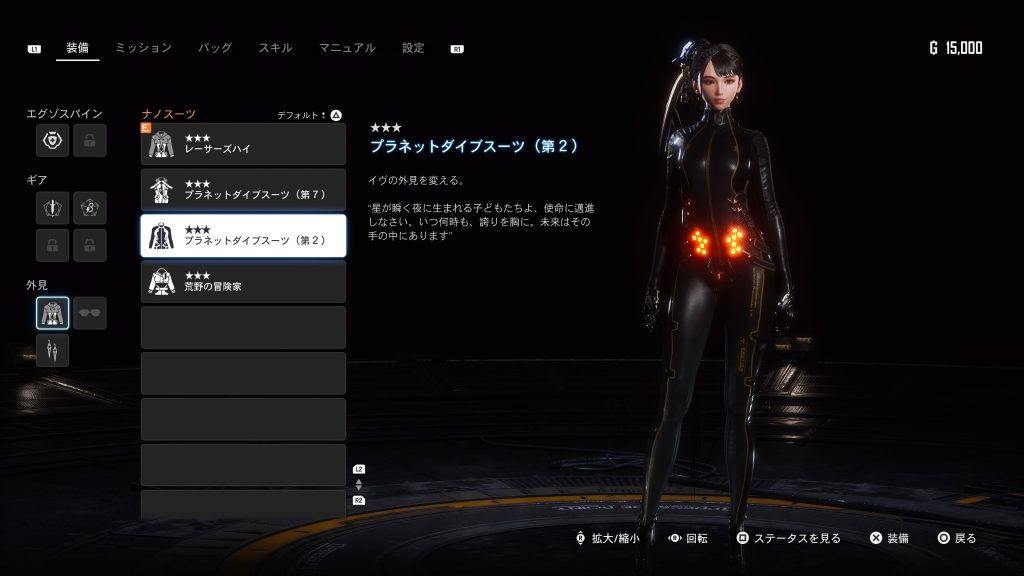Viewport: 1024px width, 576px height.
Task: Open the nano suit appearance slot
Action: pos(53,313)
